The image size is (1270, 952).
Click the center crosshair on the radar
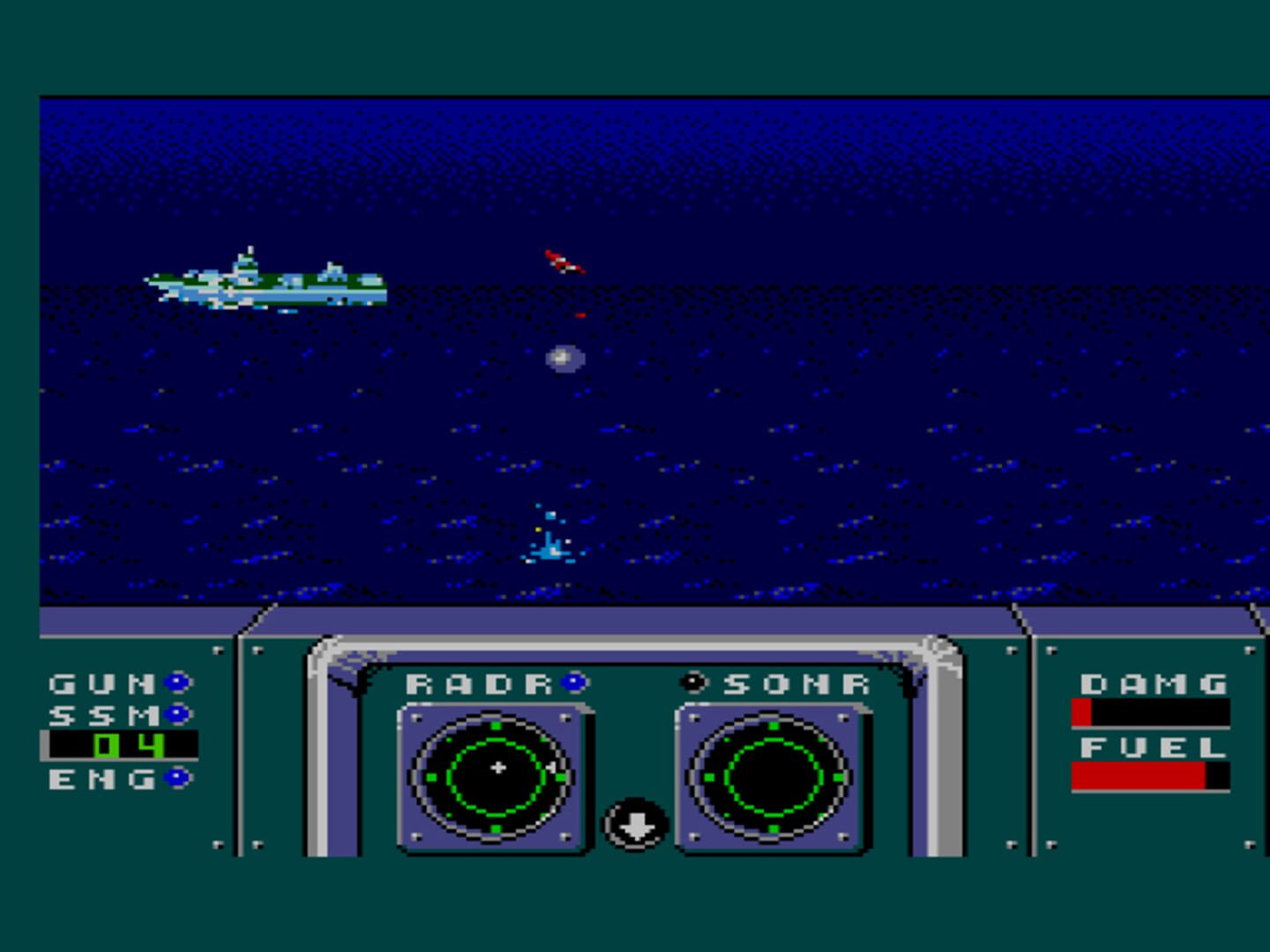(498, 767)
